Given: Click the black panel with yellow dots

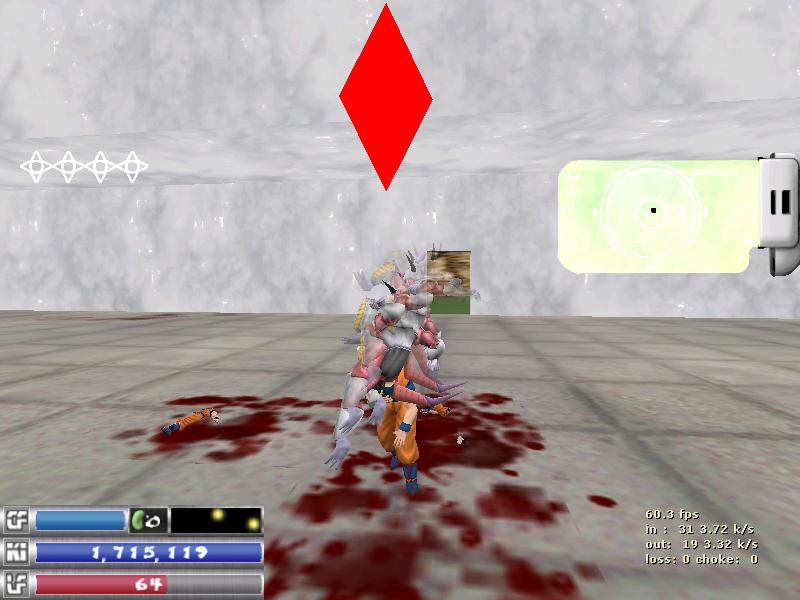Looking at the screenshot, I should [217, 521].
